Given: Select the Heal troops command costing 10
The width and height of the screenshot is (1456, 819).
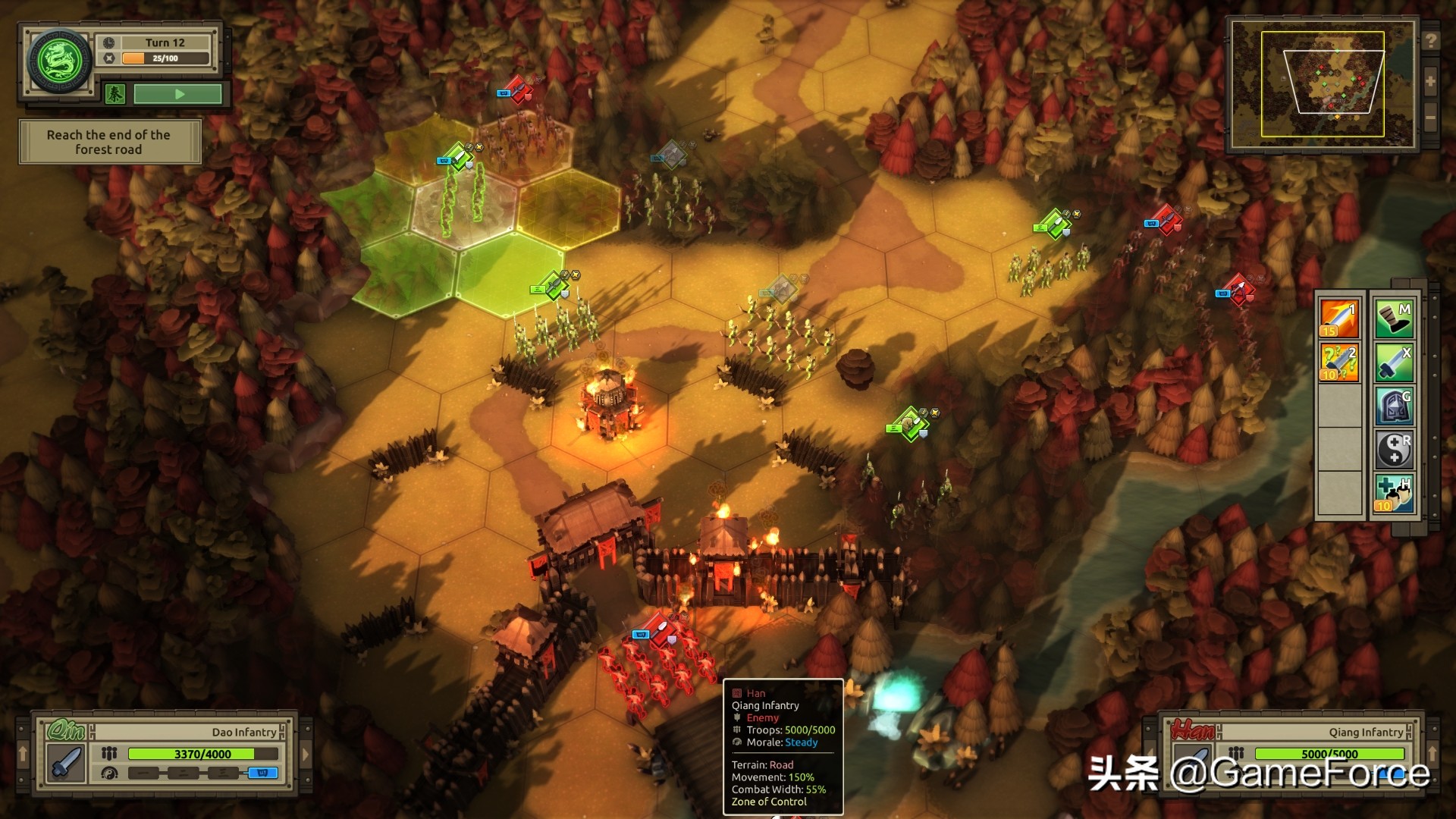Looking at the screenshot, I should (x=1394, y=494).
